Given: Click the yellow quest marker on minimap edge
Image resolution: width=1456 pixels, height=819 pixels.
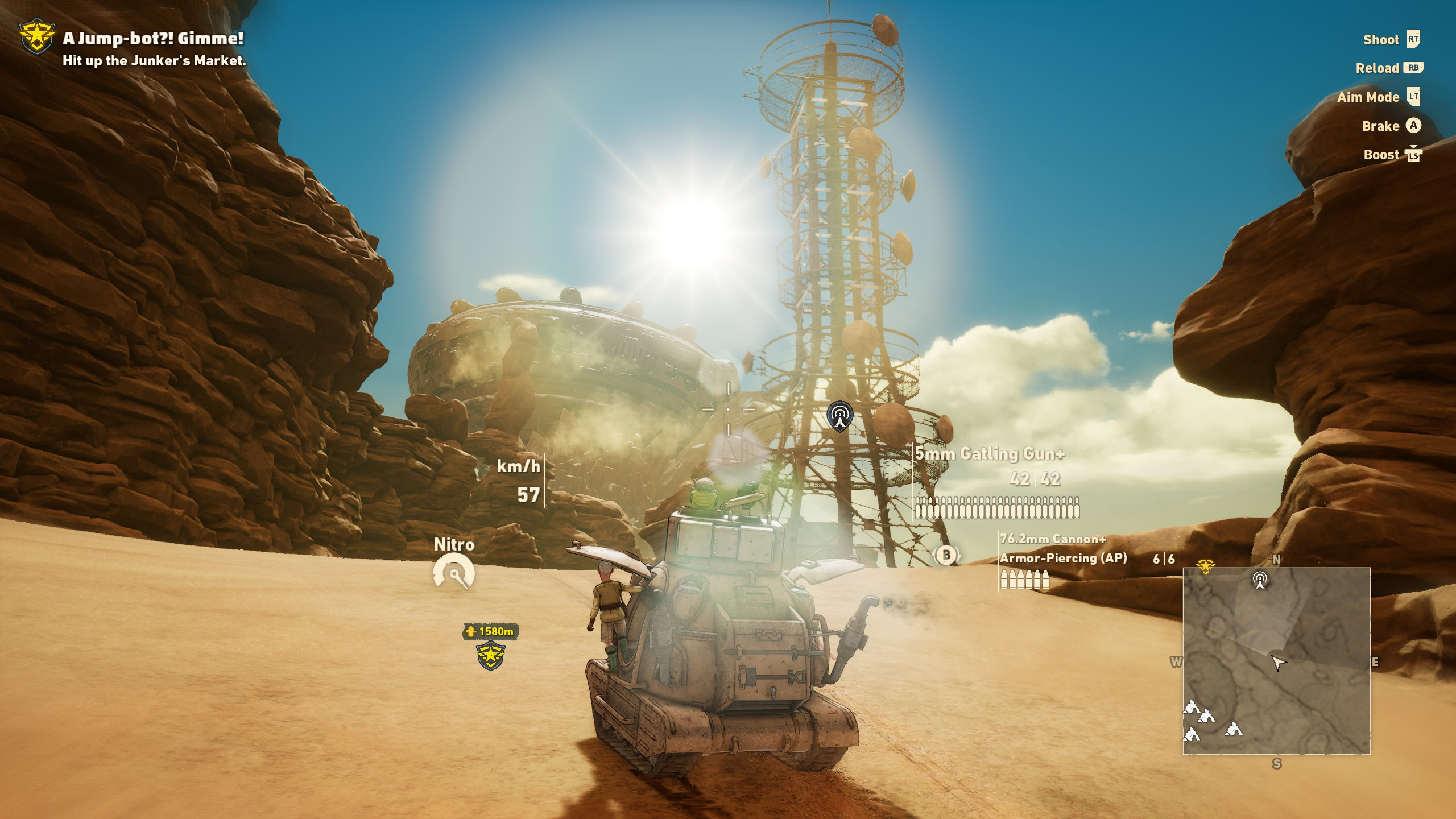Looking at the screenshot, I should [x=1205, y=566].
